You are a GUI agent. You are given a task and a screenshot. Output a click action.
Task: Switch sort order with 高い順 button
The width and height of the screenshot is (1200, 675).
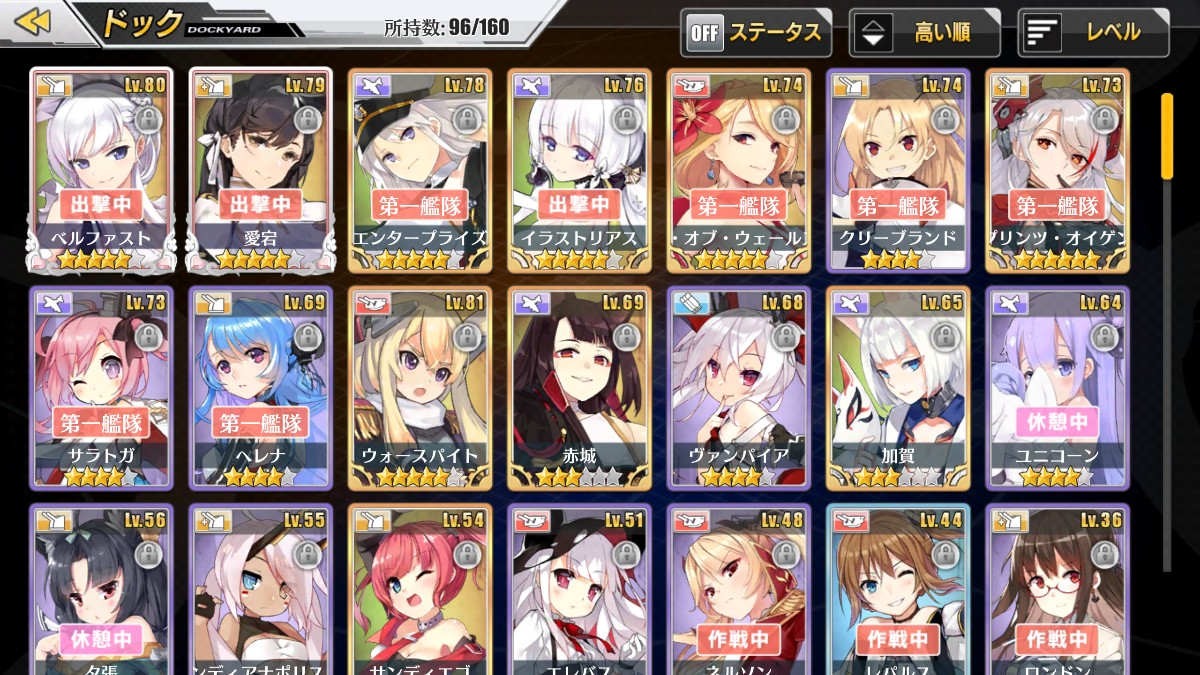(x=924, y=33)
